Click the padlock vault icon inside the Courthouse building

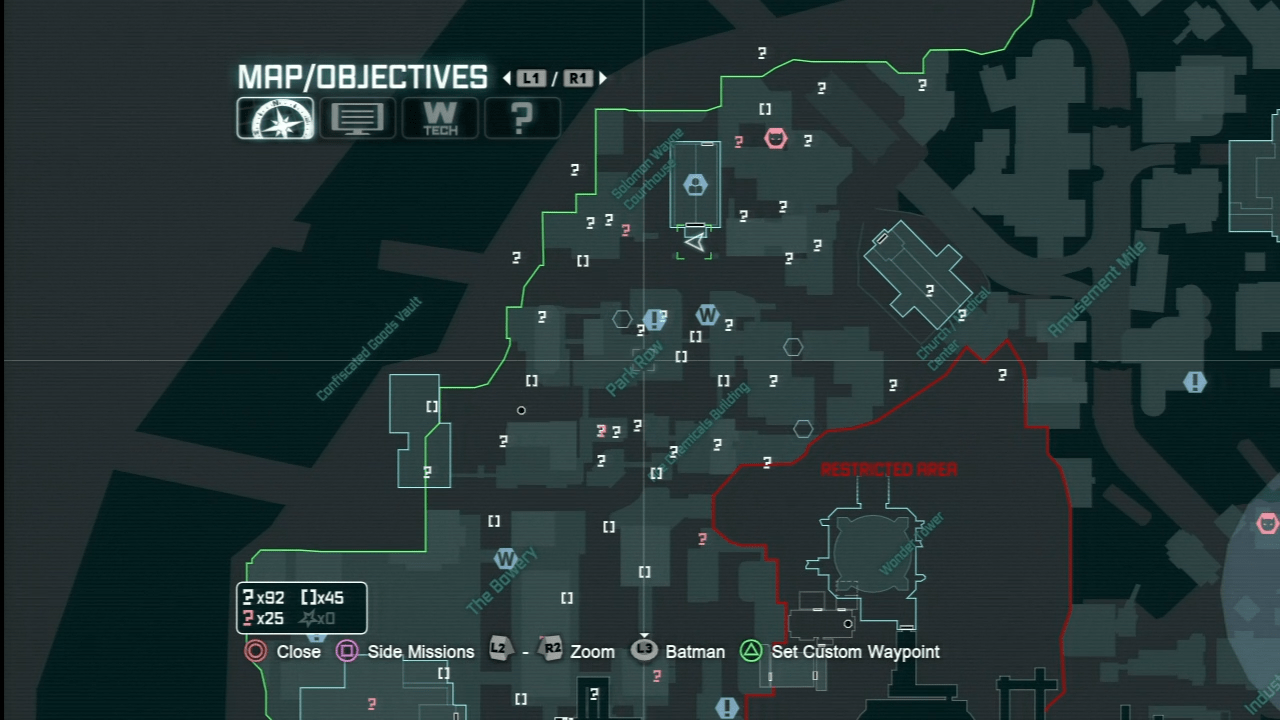click(x=695, y=185)
